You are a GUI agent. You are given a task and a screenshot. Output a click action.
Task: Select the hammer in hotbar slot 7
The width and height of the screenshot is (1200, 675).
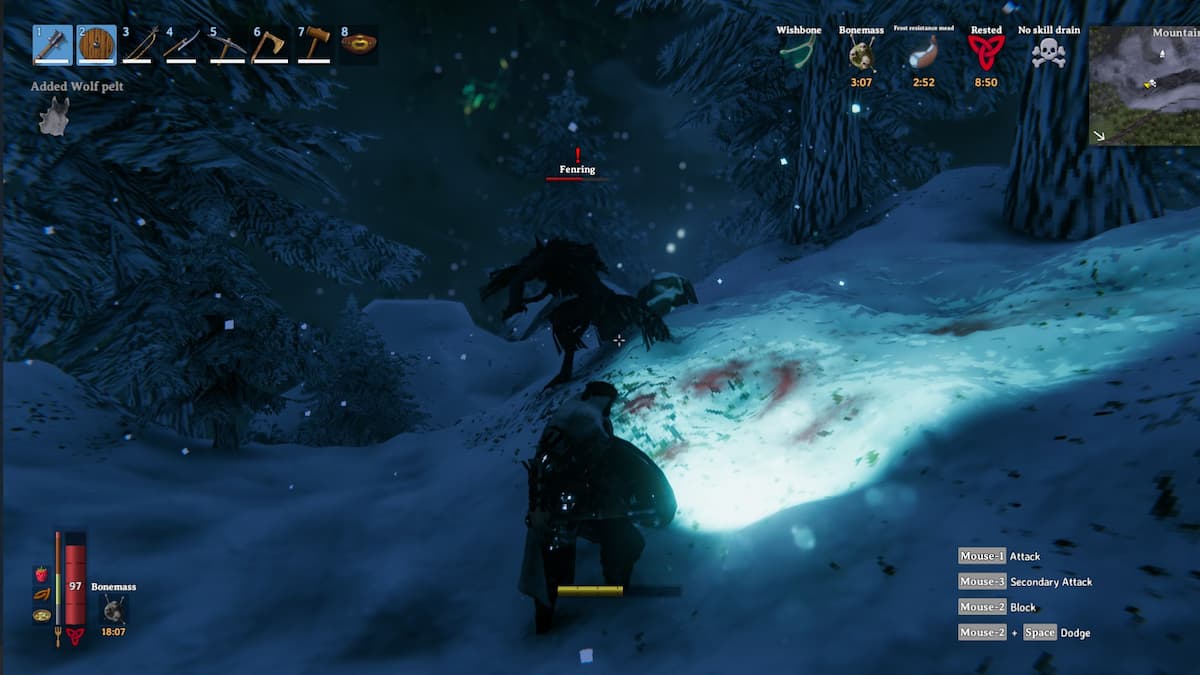[314, 45]
